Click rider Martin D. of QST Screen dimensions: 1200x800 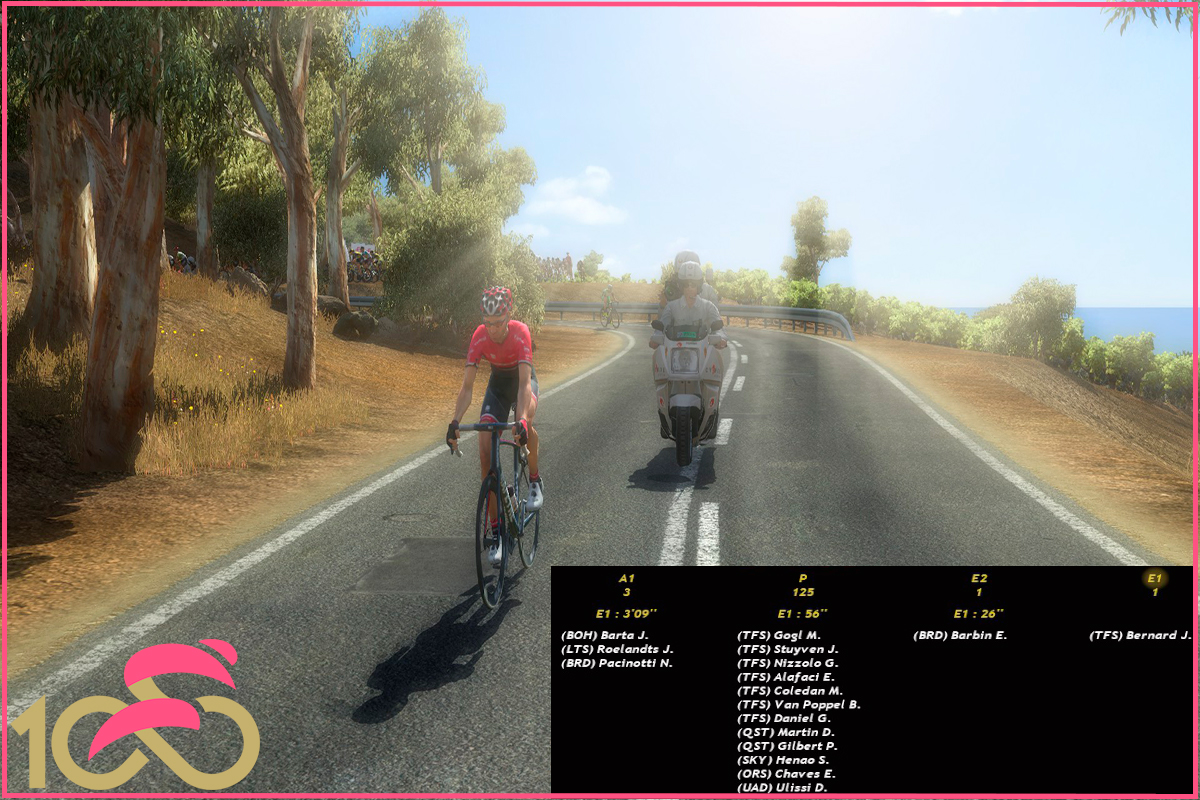click(785, 733)
